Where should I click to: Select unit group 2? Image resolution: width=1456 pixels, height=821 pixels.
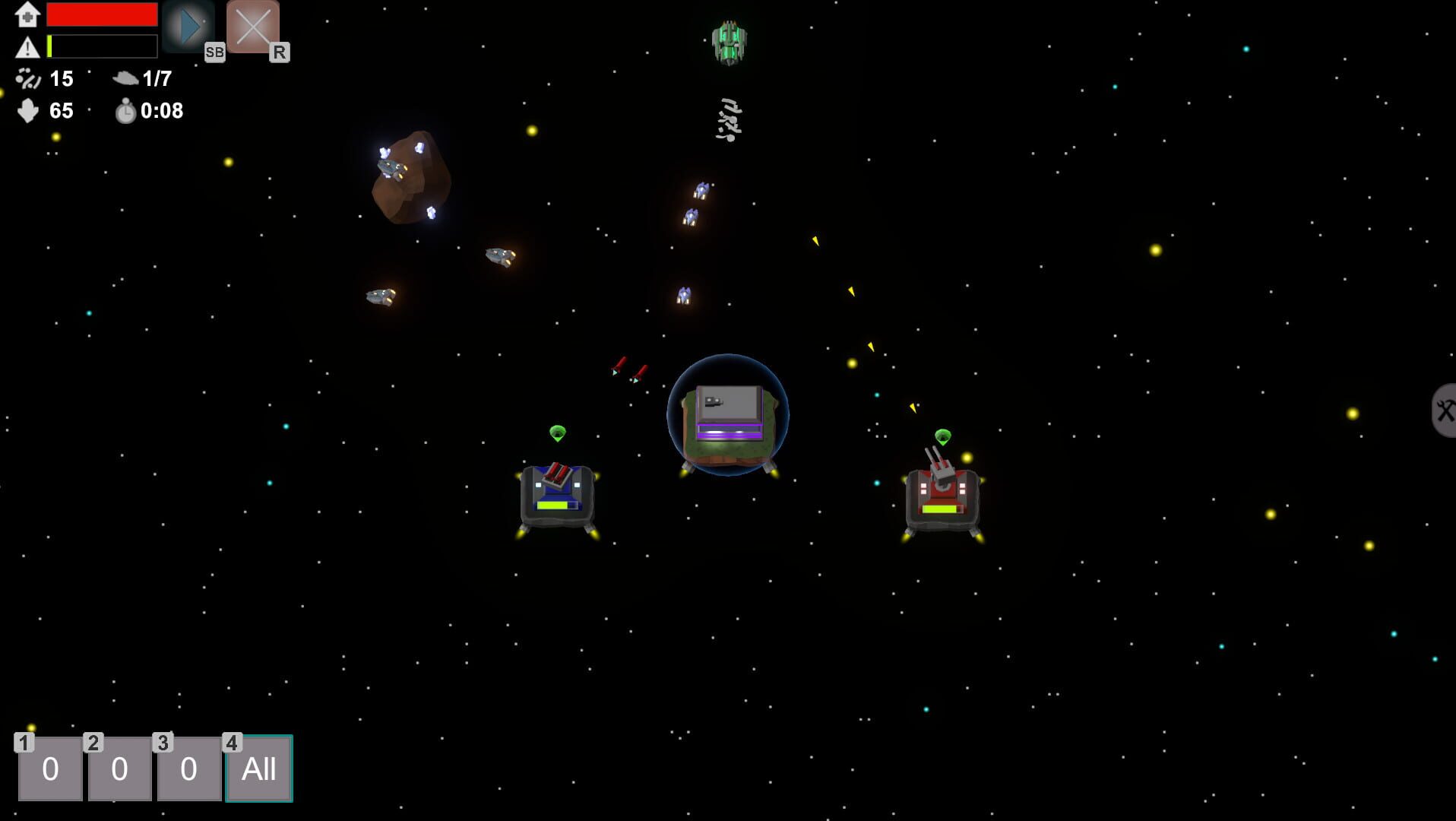pos(119,769)
